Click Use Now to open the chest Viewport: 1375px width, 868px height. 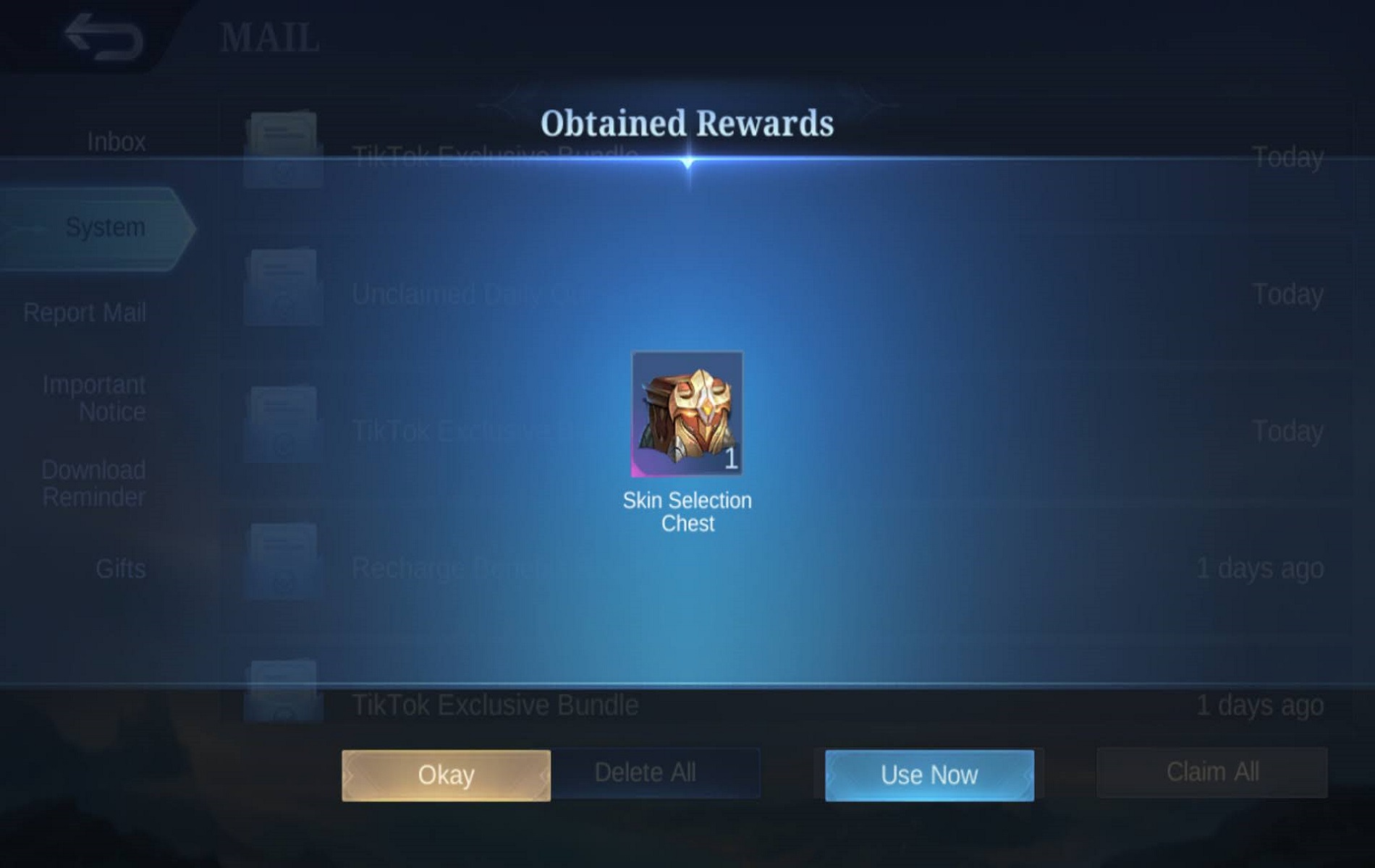tap(928, 774)
